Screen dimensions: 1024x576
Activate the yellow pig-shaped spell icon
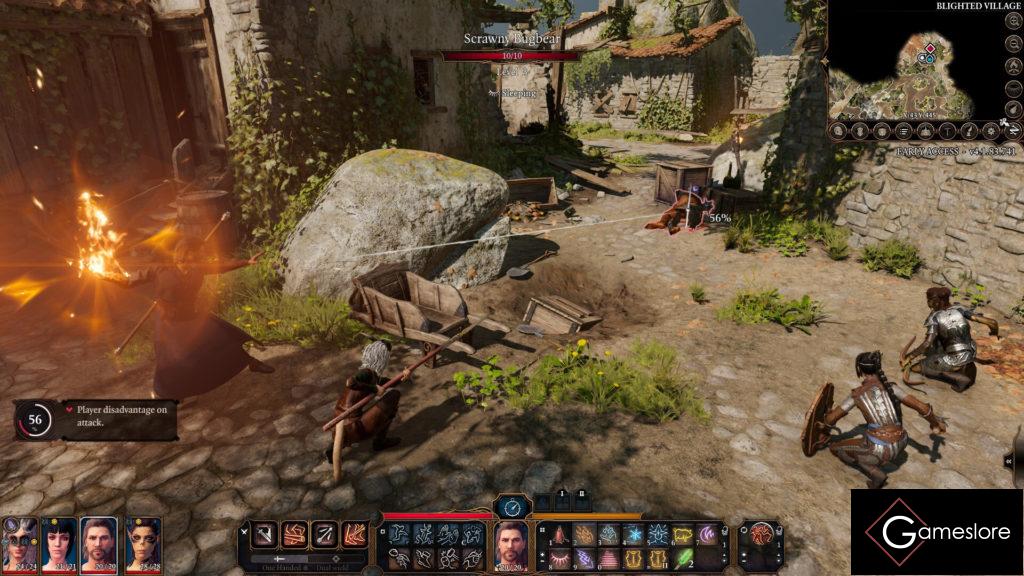[x=682, y=535]
